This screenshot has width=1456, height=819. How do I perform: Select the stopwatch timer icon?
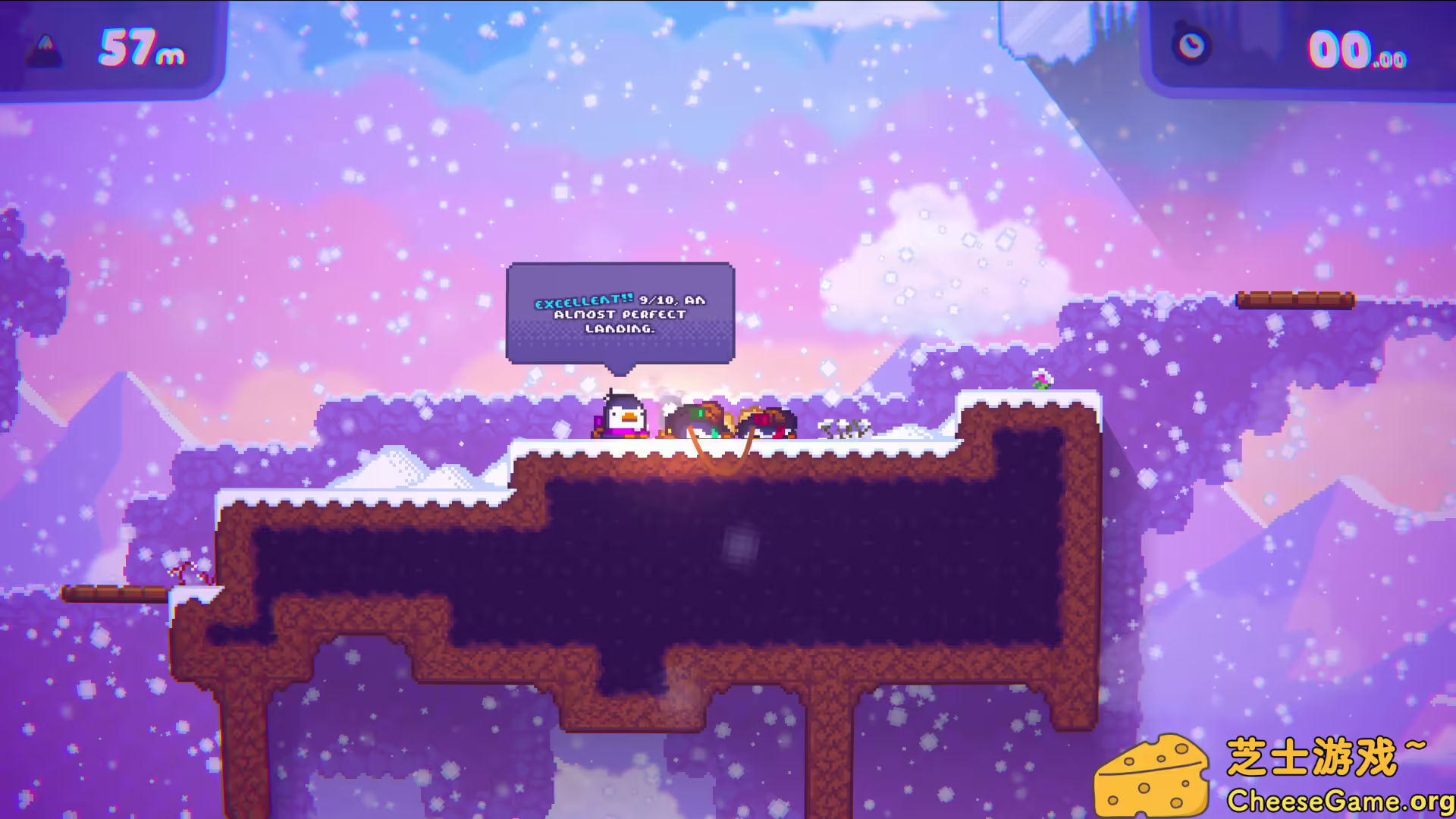tap(1192, 47)
